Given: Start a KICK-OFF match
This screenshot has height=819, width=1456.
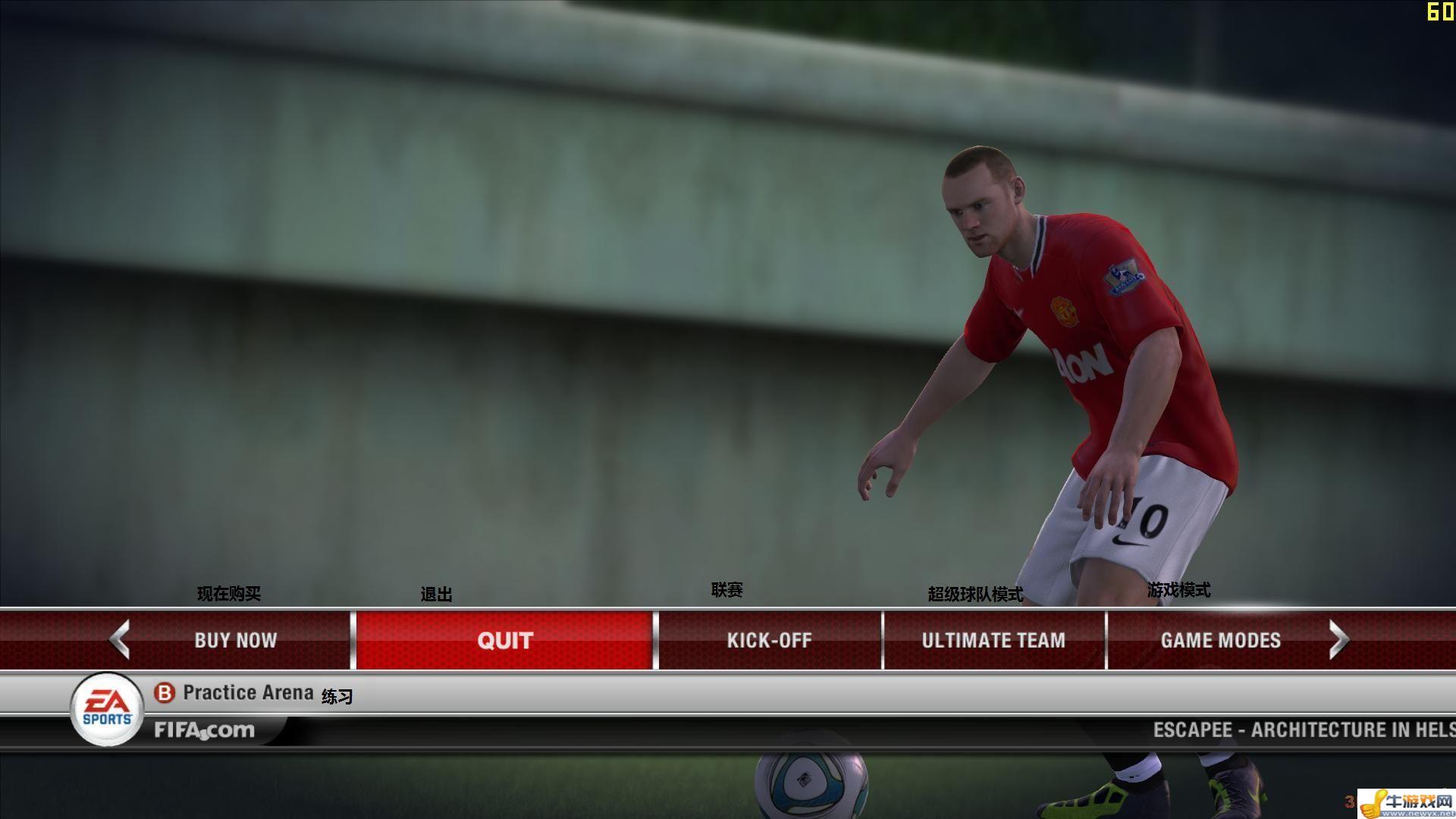Looking at the screenshot, I should (769, 640).
